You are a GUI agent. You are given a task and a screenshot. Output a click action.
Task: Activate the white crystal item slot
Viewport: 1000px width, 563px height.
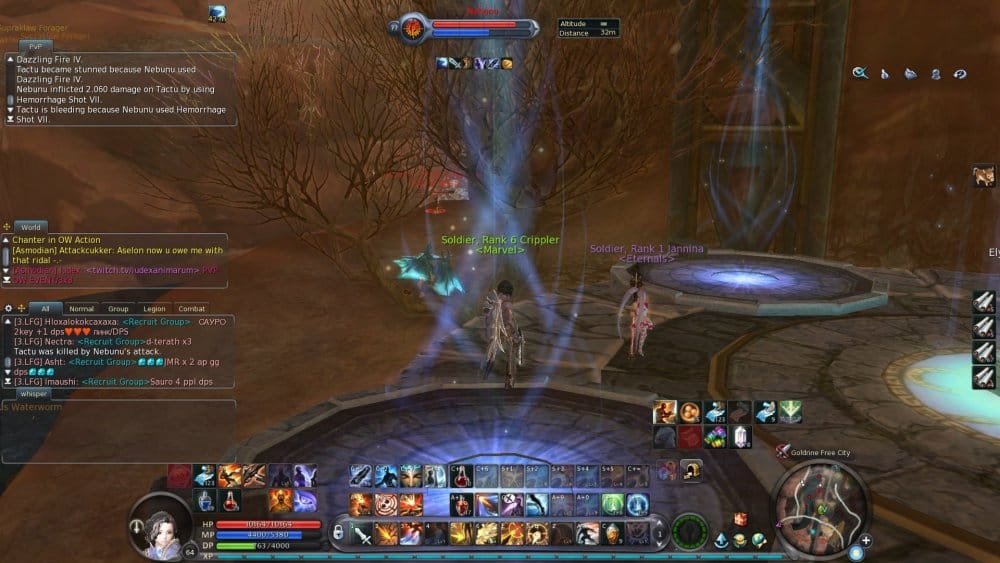(x=740, y=437)
